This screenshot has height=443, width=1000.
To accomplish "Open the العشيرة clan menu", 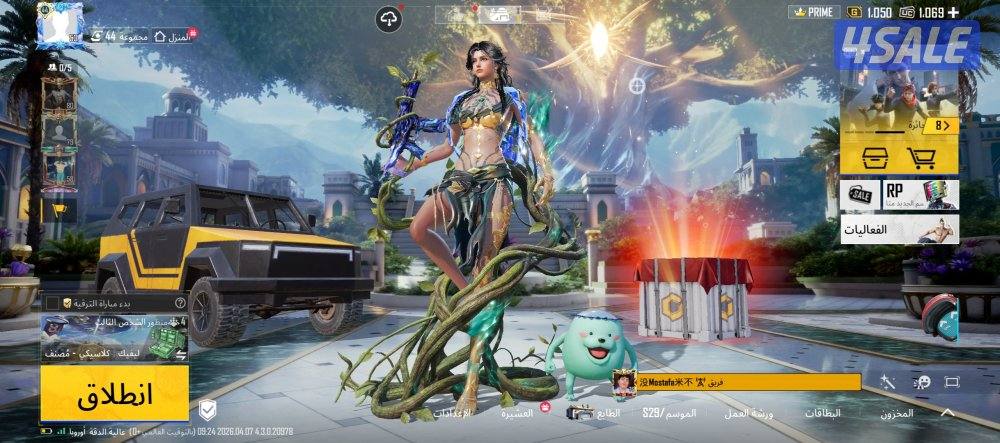I will (x=520, y=412).
